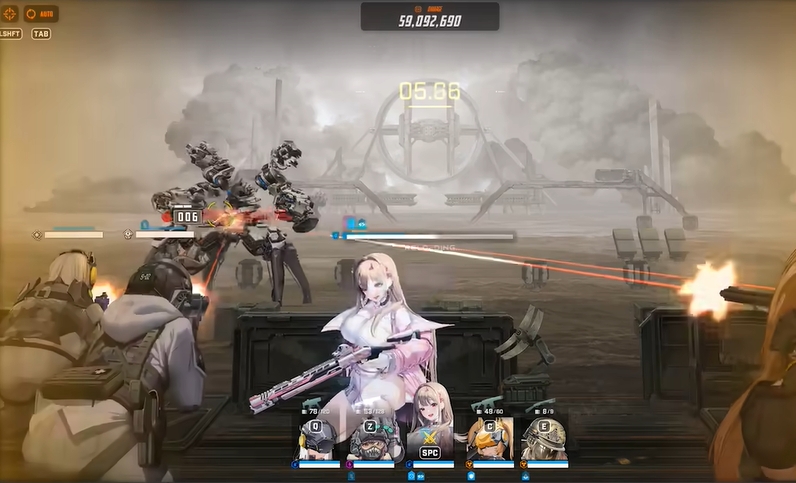Viewport: 796px width, 483px height.
Task: Select the tan-helmet character portrait
Action: coord(545,438)
